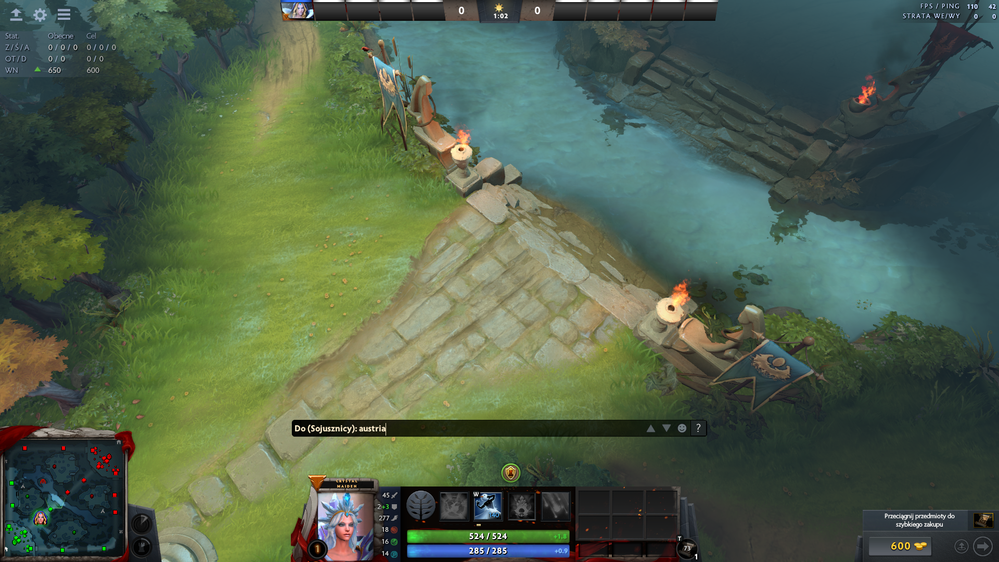The height and width of the screenshot is (562, 999).
Task: Click the upload arrow icon beside the gear
Action: coord(17,15)
